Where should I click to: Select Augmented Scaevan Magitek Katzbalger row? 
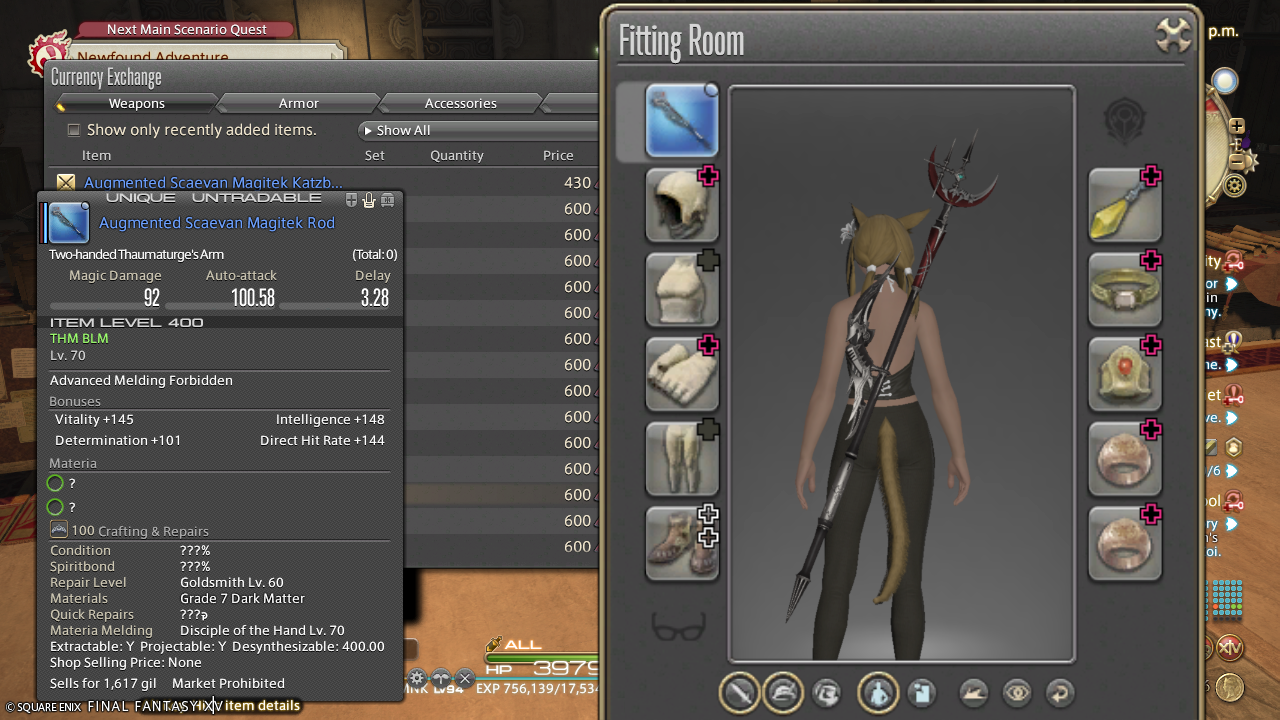point(213,183)
